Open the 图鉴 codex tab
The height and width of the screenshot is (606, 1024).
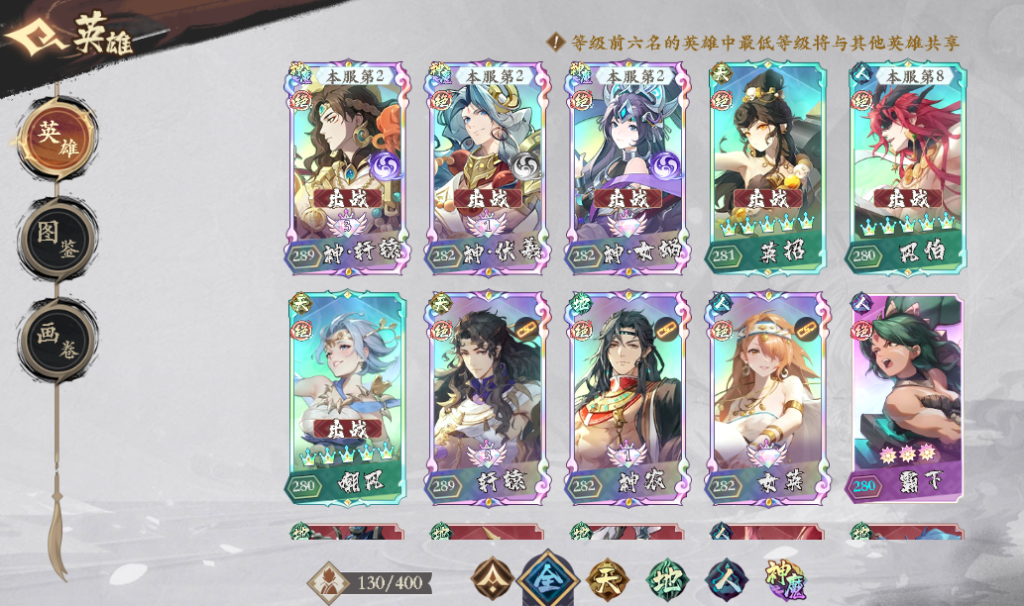[x=56, y=238]
